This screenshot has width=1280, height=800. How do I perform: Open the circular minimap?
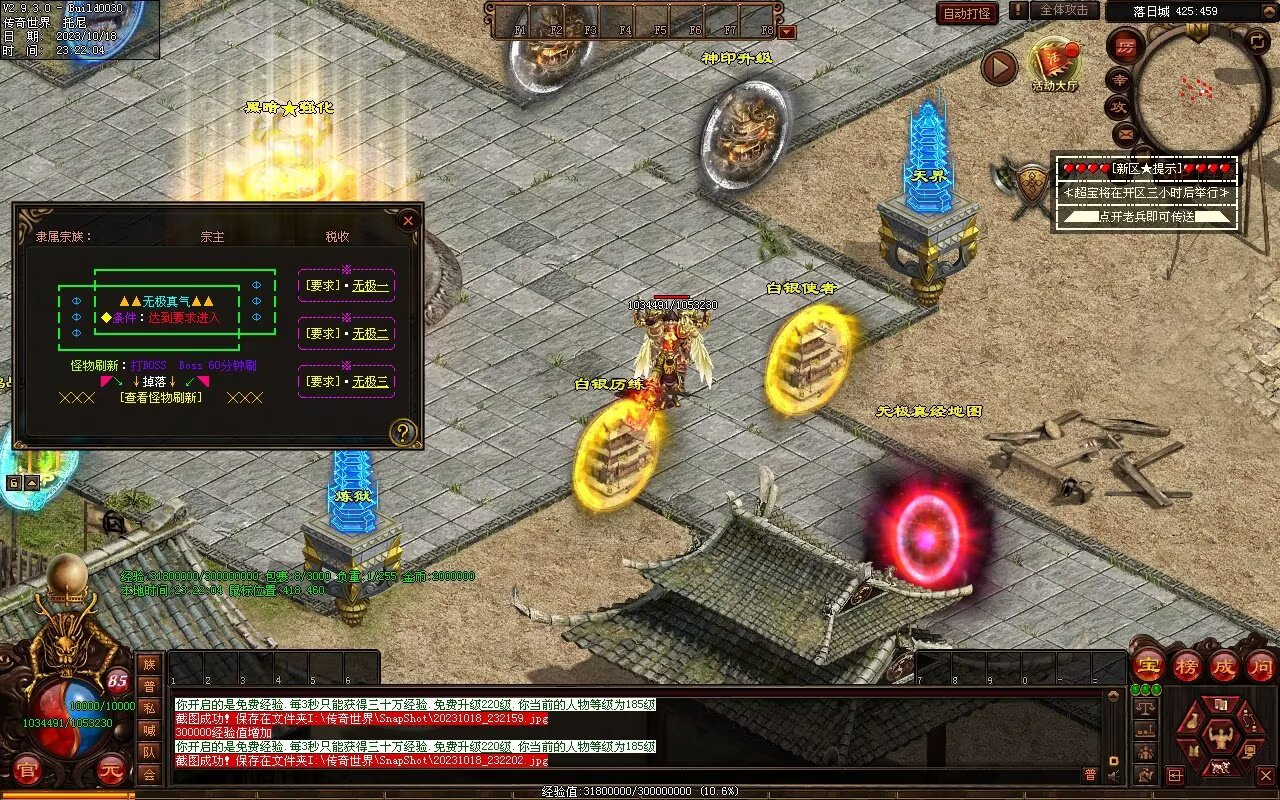click(1200, 90)
